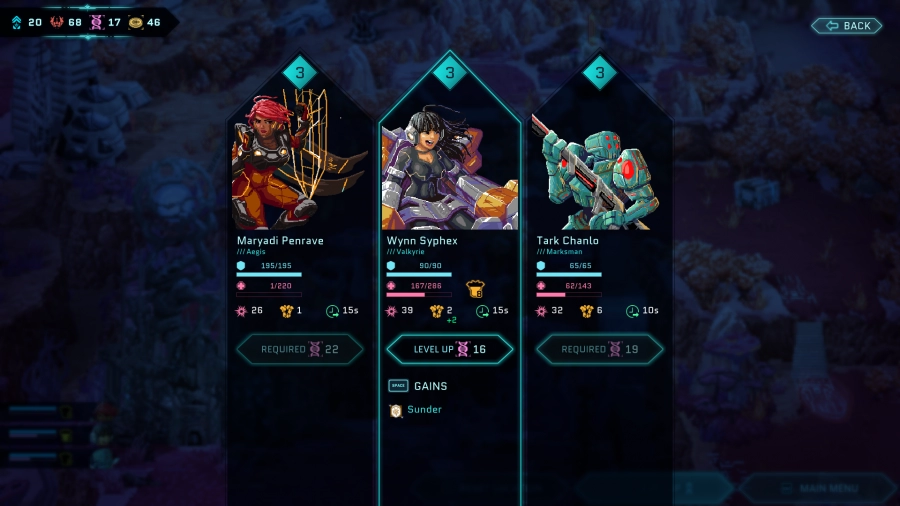The width and height of the screenshot is (900, 506).
Task: Click Tark Chanlo's Required 19 button
Action: [599, 349]
